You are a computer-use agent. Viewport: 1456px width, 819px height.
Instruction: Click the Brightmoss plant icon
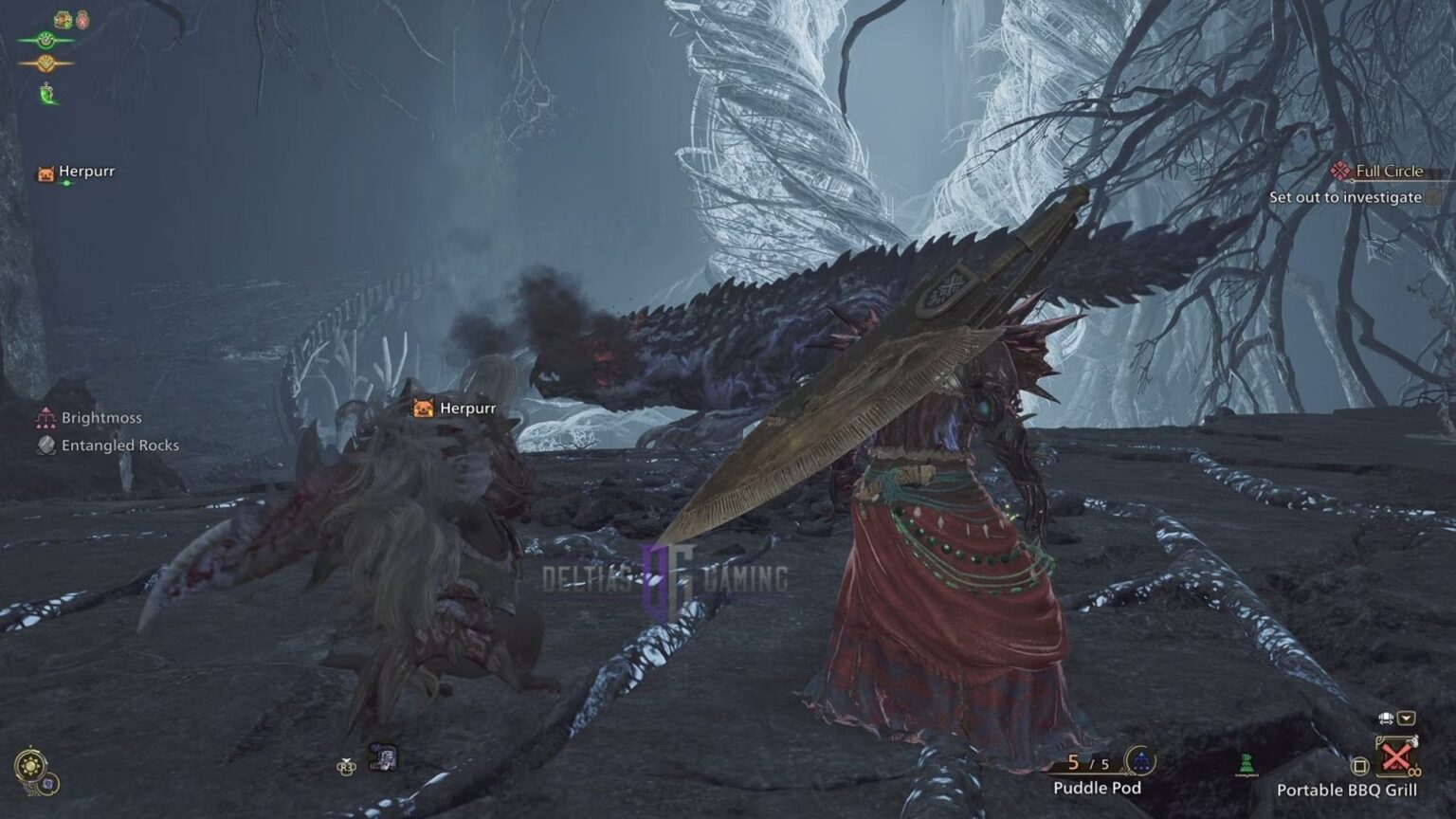click(x=44, y=416)
